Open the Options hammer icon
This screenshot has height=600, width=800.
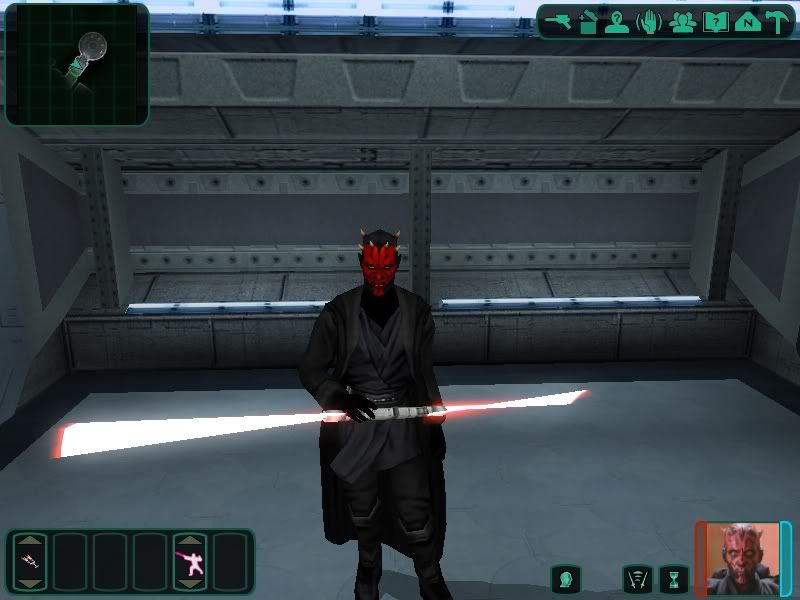(776, 21)
